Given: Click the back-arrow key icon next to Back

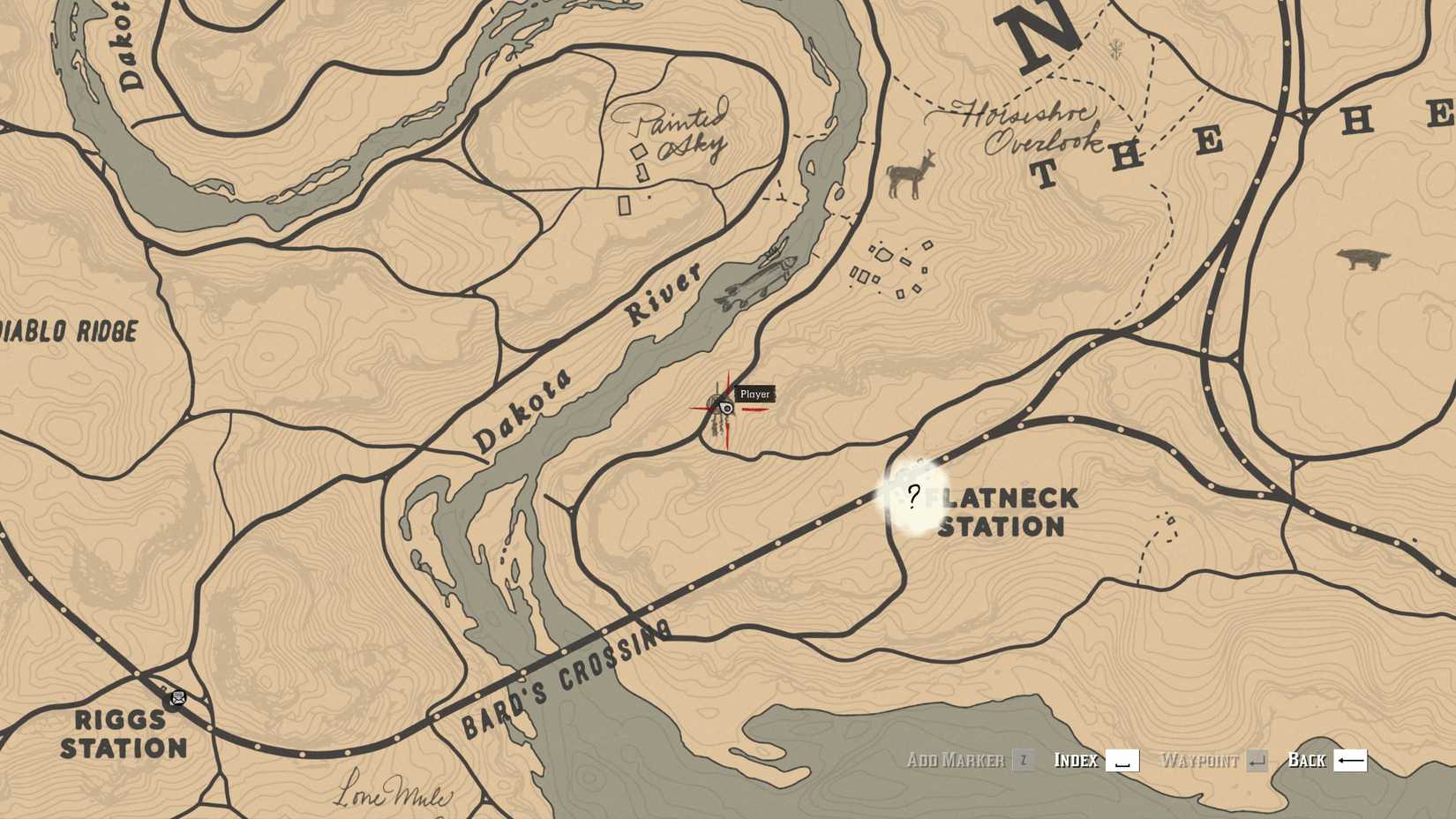Looking at the screenshot, I should (x=1350, y=760).
